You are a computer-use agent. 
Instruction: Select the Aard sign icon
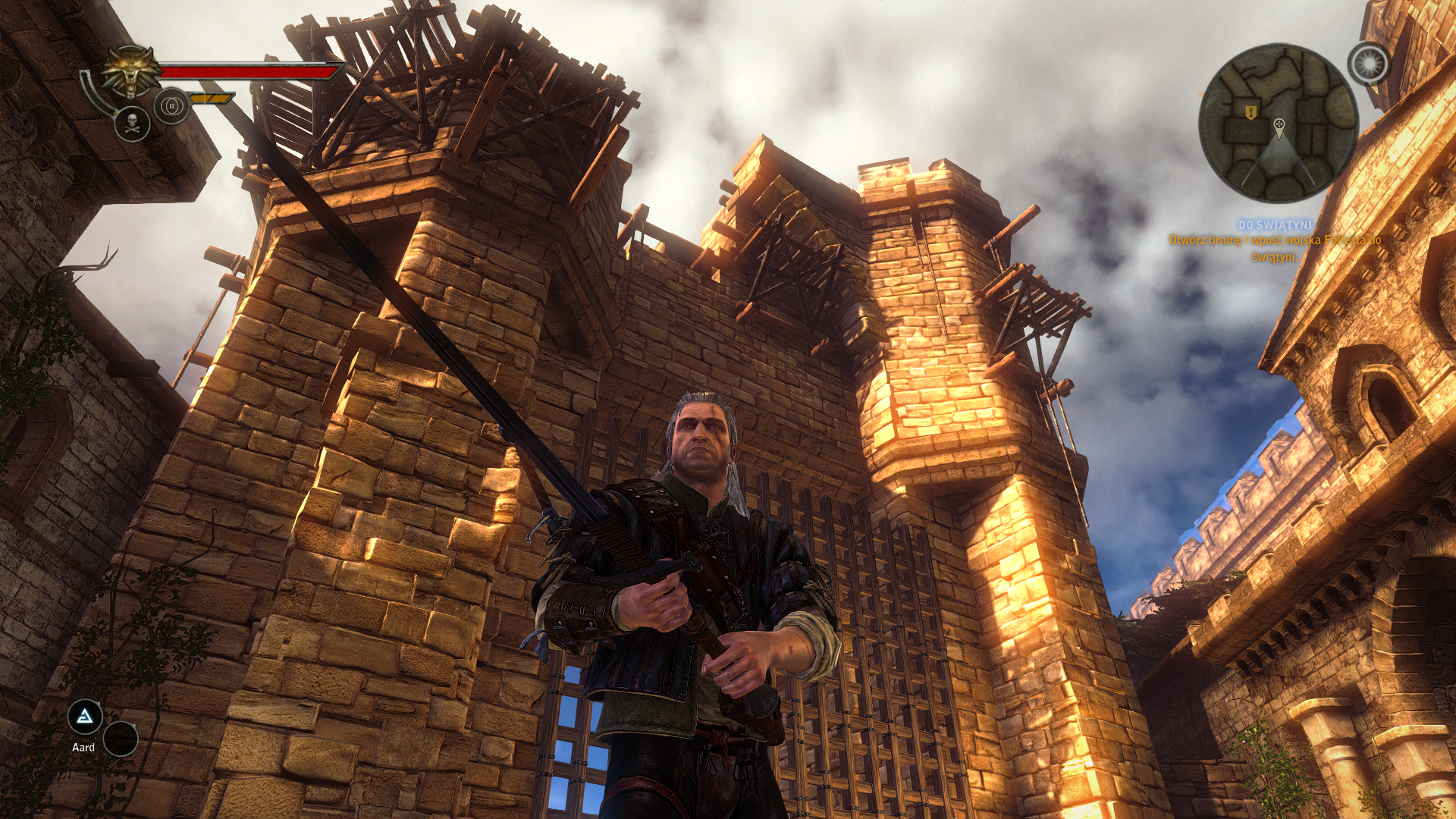[85, 717]
